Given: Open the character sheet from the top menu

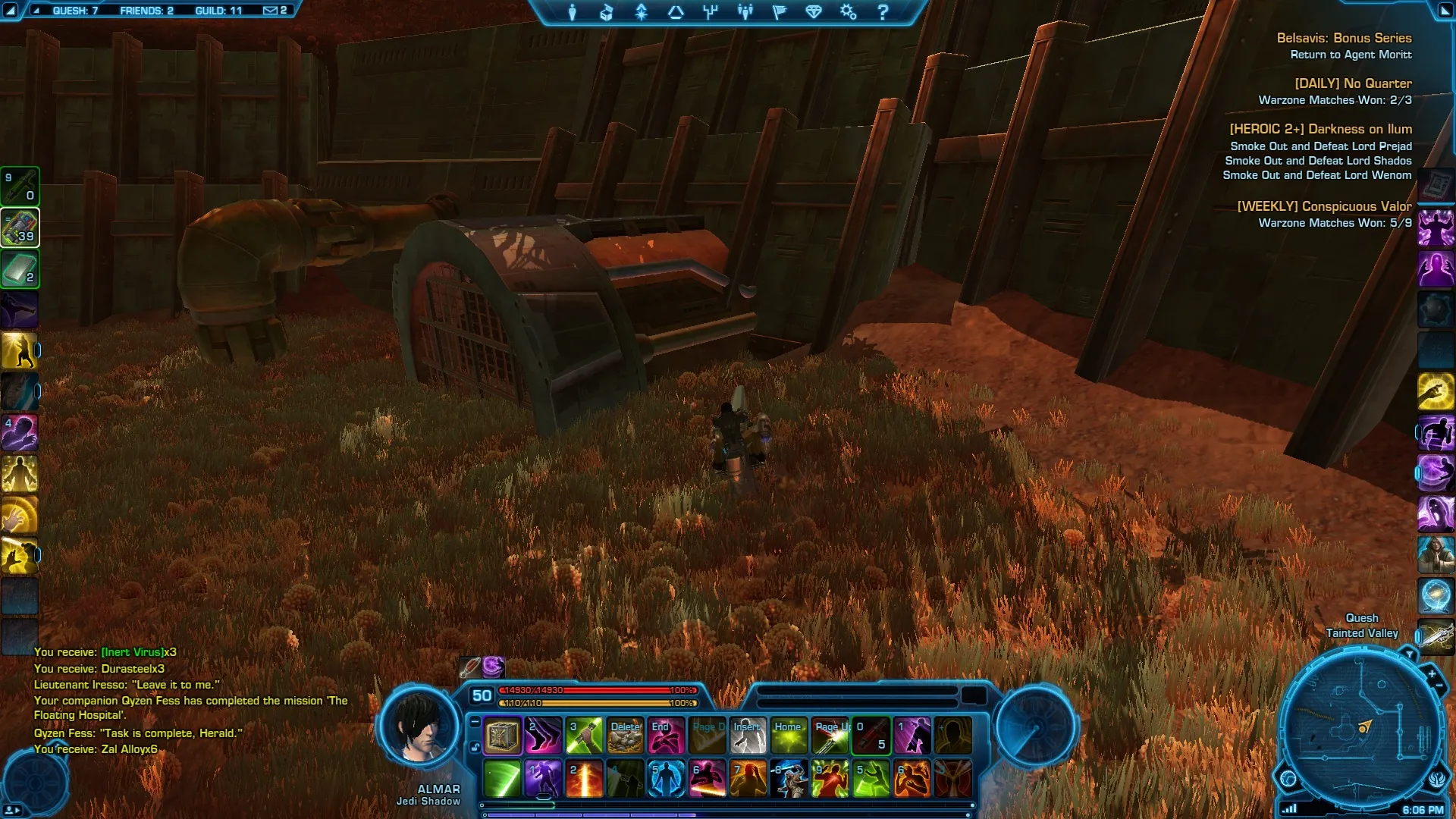Looking at the screenshot, I should tap(573, 12).
